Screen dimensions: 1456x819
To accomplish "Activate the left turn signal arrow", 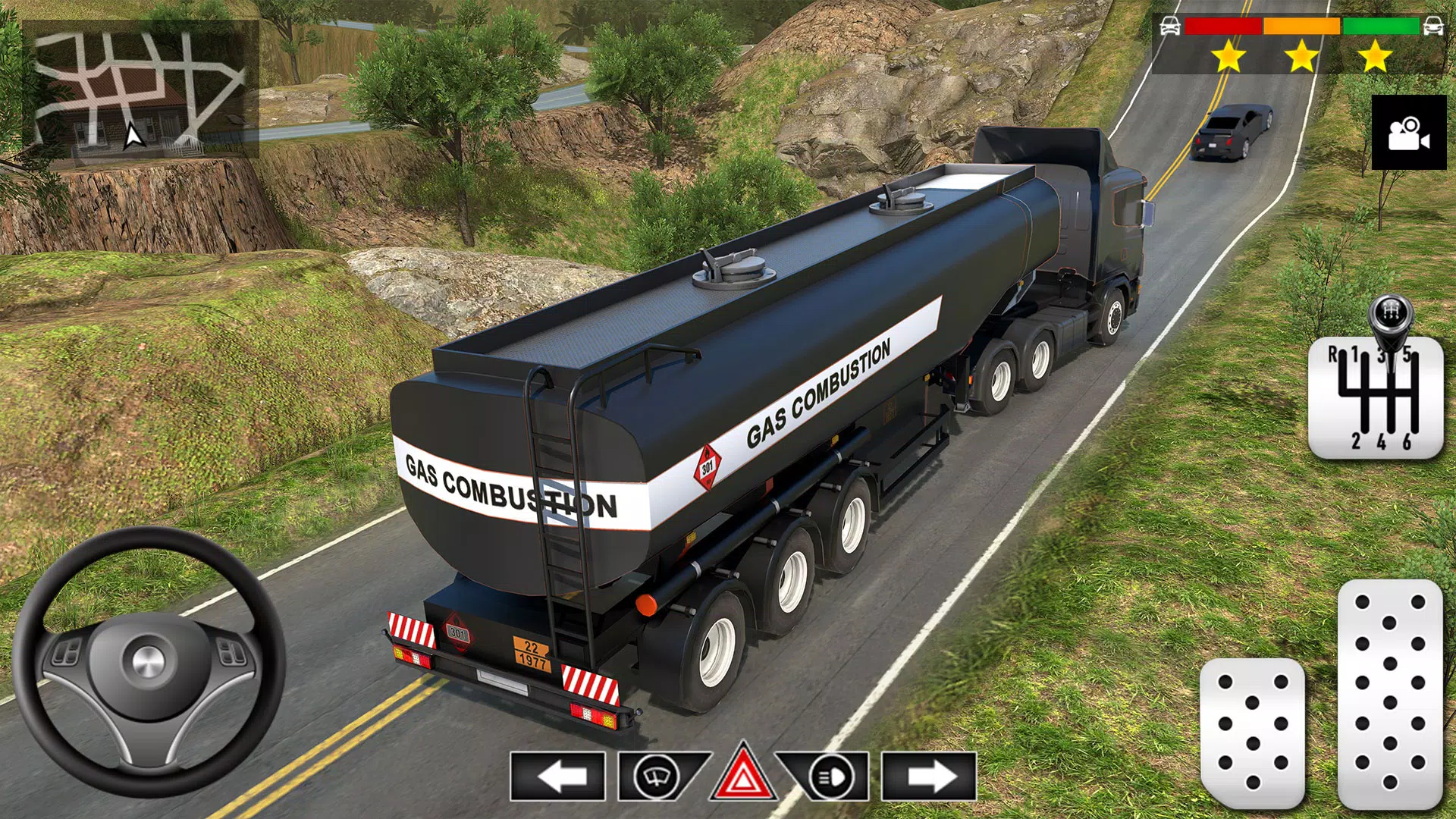I will pos(558,777).
